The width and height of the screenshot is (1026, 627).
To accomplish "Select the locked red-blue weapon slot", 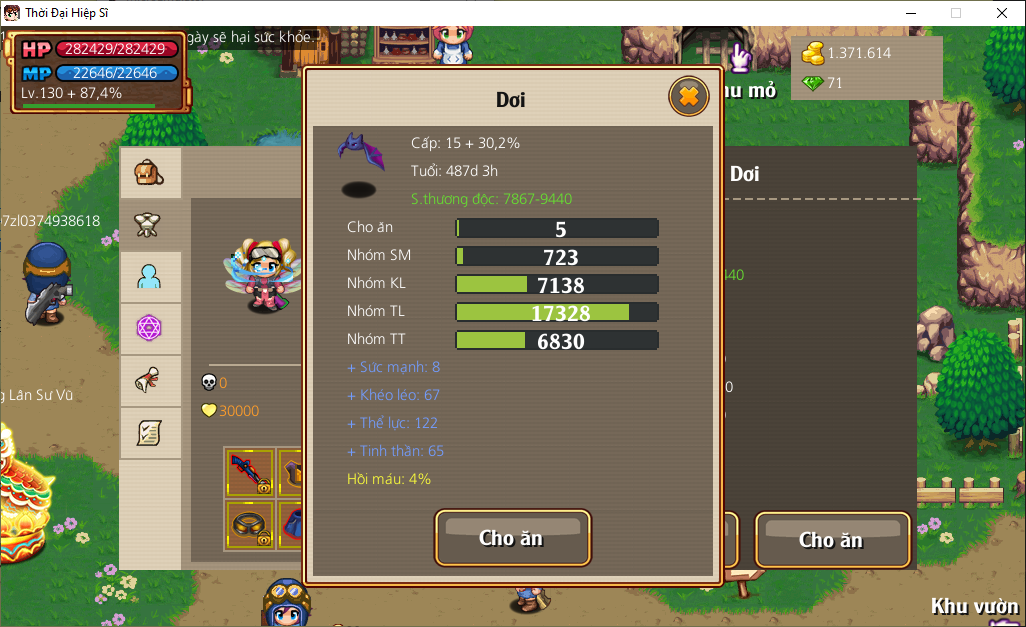I will (249, 472).
